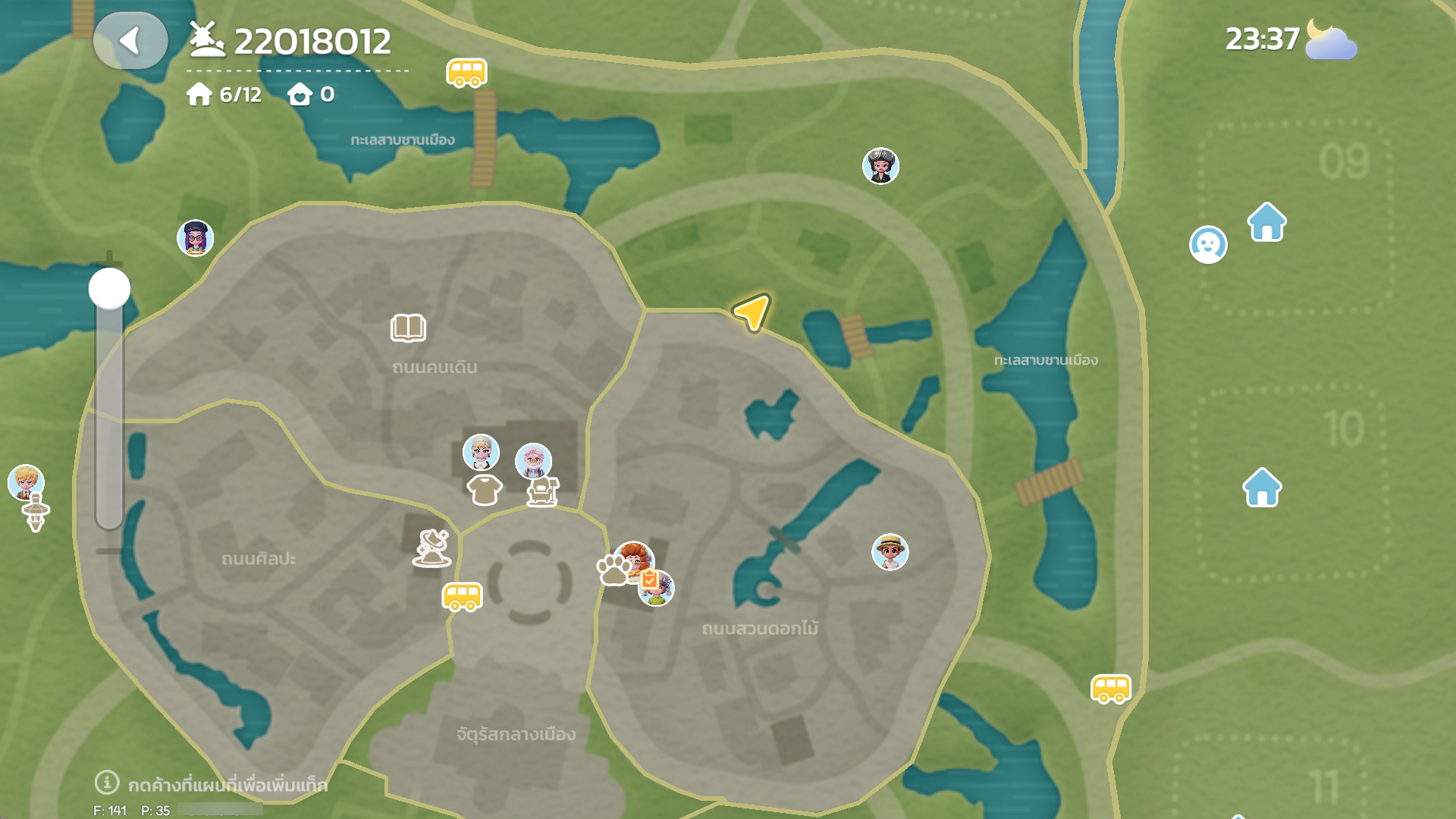Screen dimensions: 1456x819
Task: Select the t-shirt clothing shop marker
Action: point(484,490)
